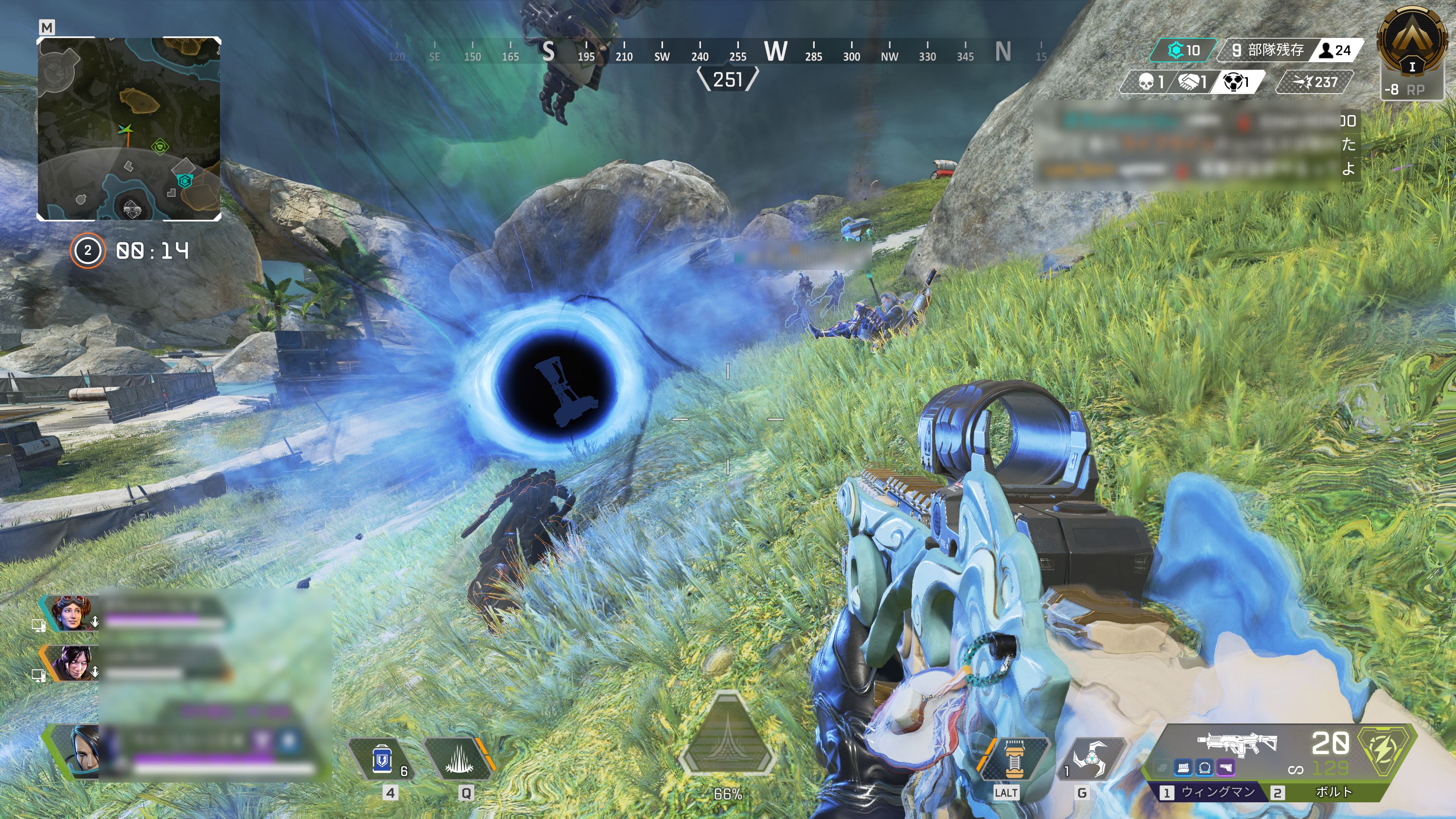Click the dark-haired teammate portrait

(72, 664)
